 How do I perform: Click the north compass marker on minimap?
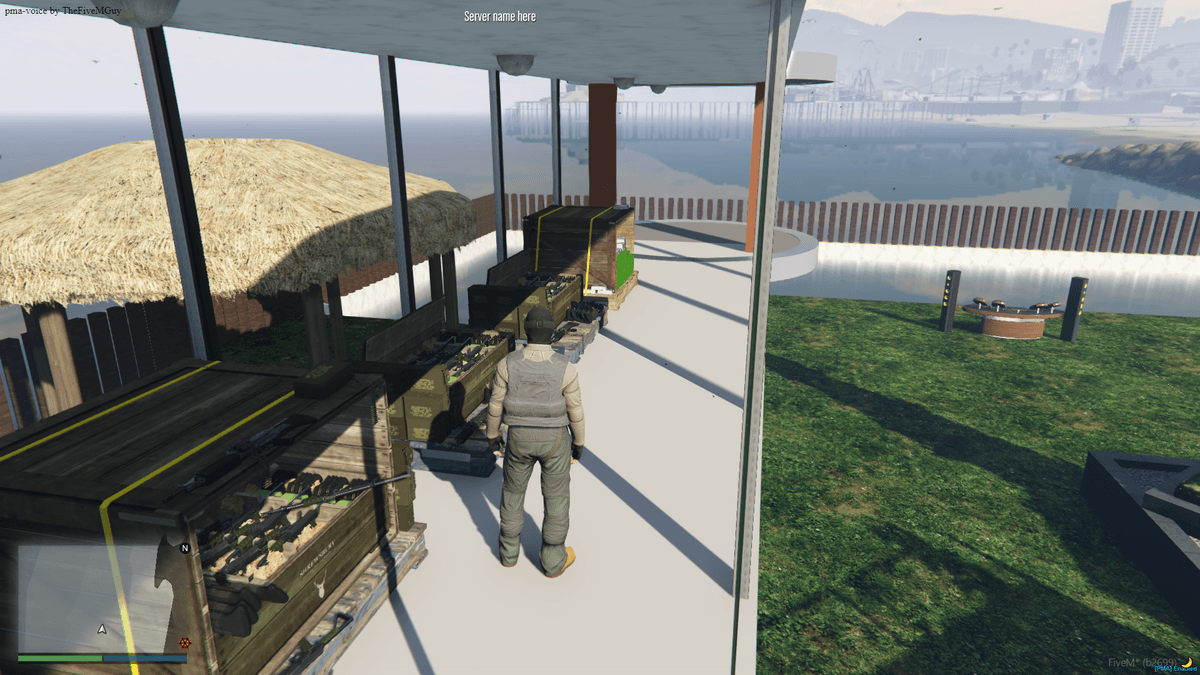click(x=184, y=549)
